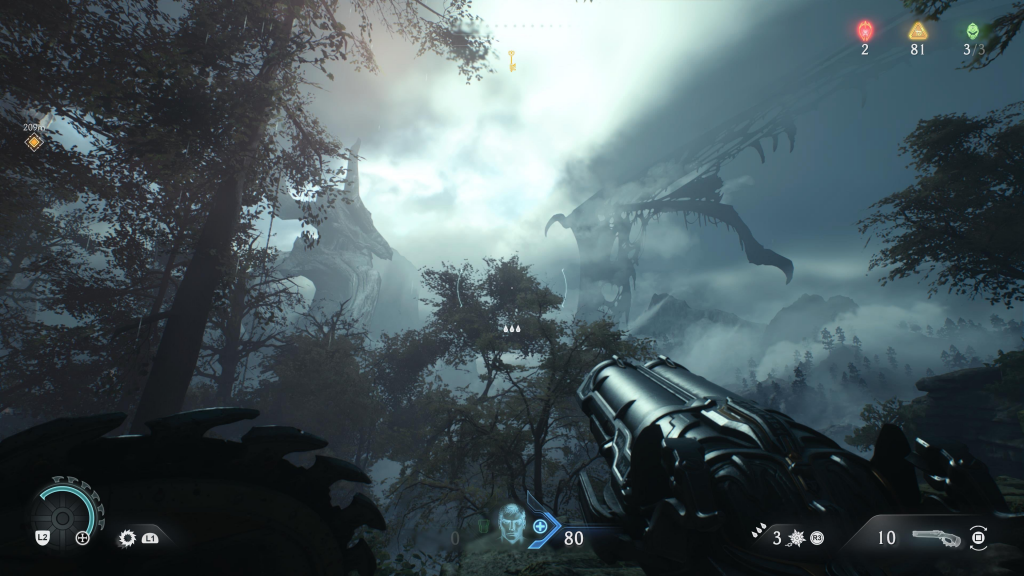The image size is (1024, 576).
Task: Click the red ruby resource icon
Action: [x=865, y=30]
